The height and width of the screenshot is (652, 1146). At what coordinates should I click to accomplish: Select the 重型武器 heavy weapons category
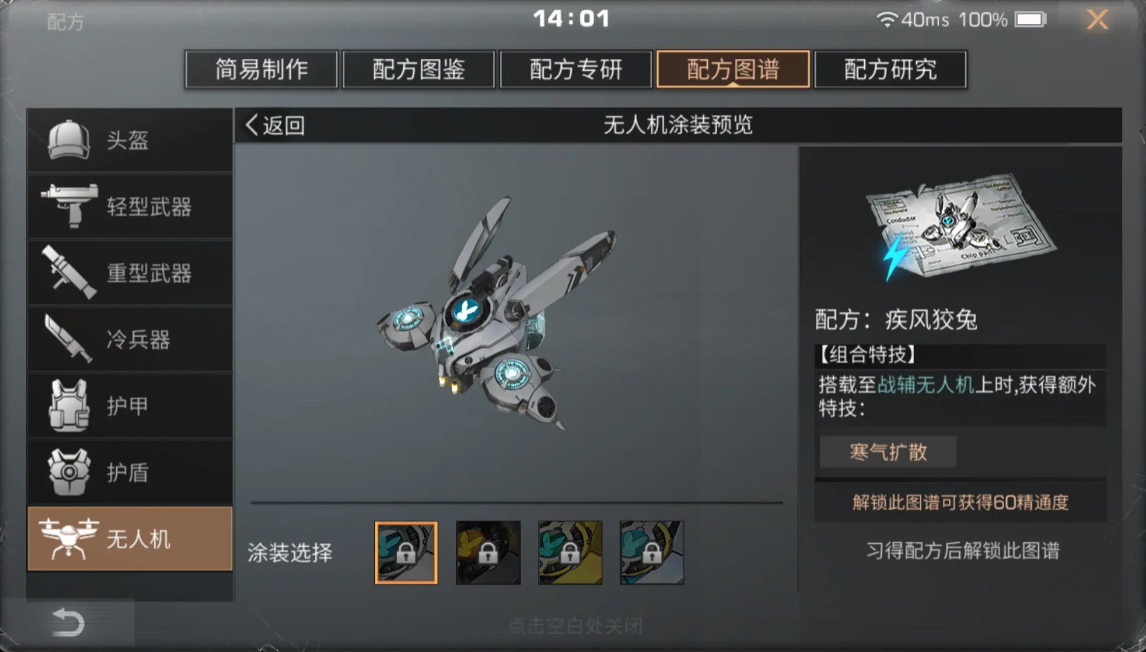tap(130, 273)
